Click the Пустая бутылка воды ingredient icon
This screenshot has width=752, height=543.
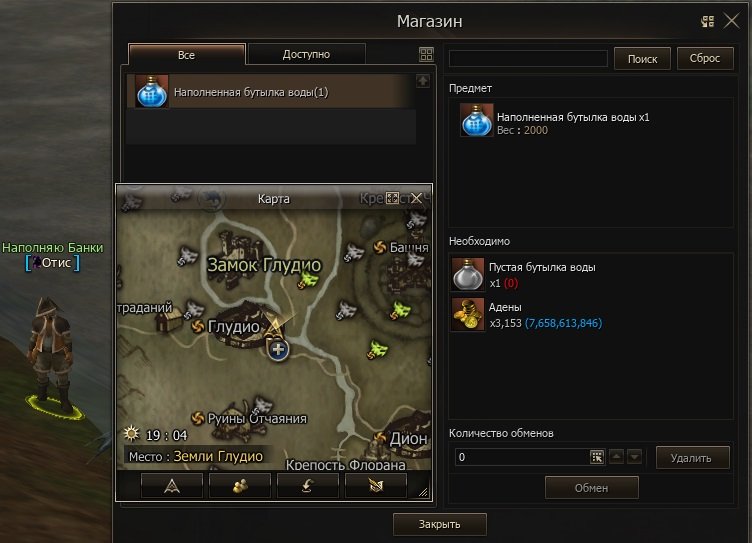(x=468, y=273)
